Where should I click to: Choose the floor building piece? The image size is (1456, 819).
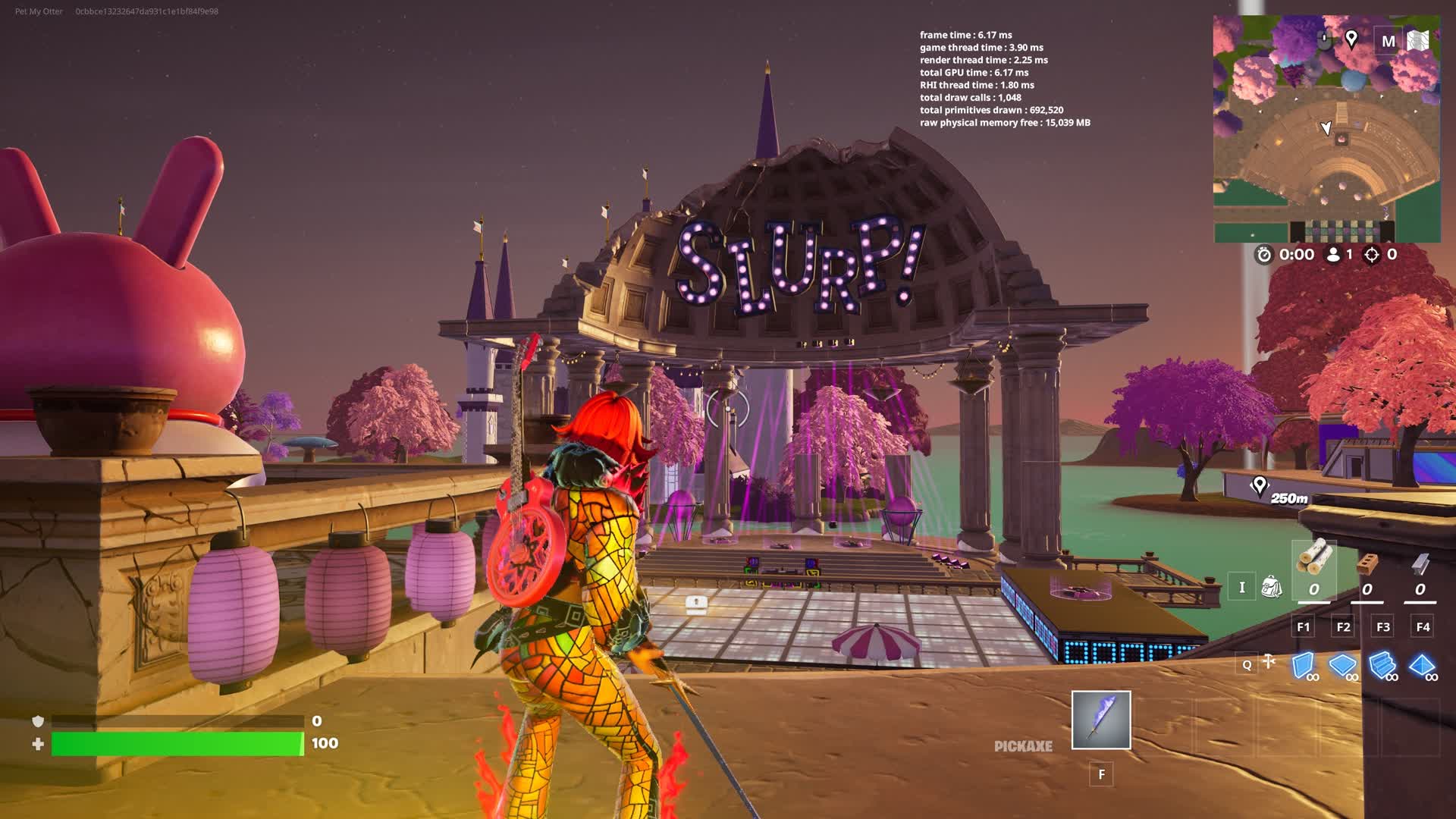[1342, 665]
